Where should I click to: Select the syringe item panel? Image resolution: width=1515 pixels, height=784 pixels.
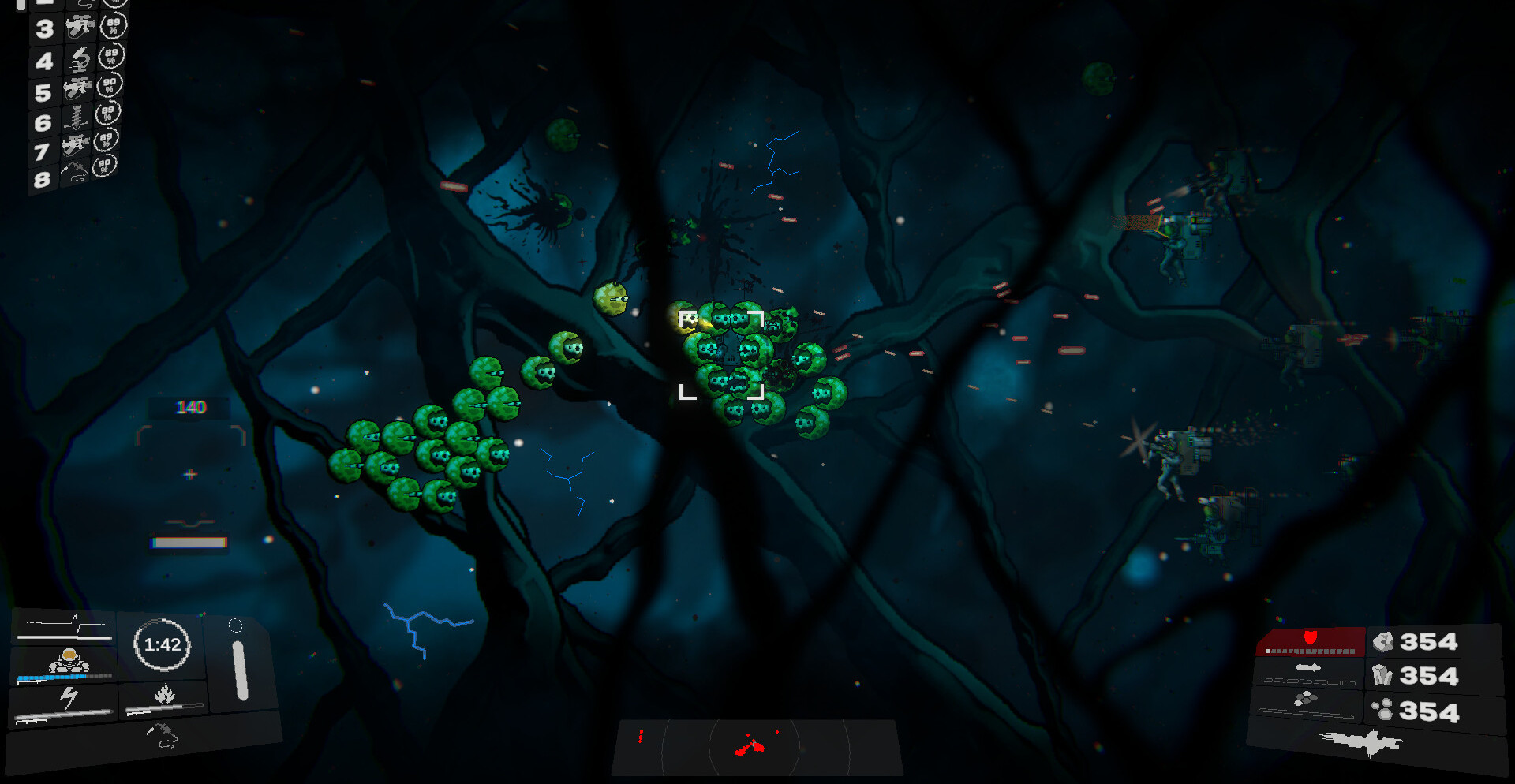pos(162,736)
